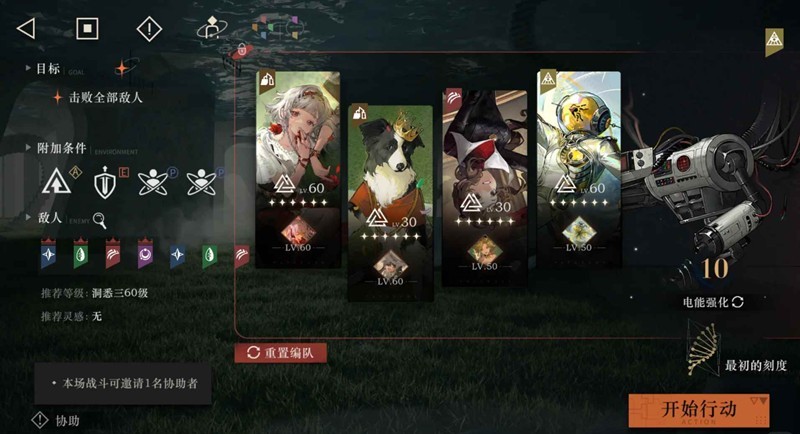
Task: Click the 开始行动 start action button
Action: point(699,410)
